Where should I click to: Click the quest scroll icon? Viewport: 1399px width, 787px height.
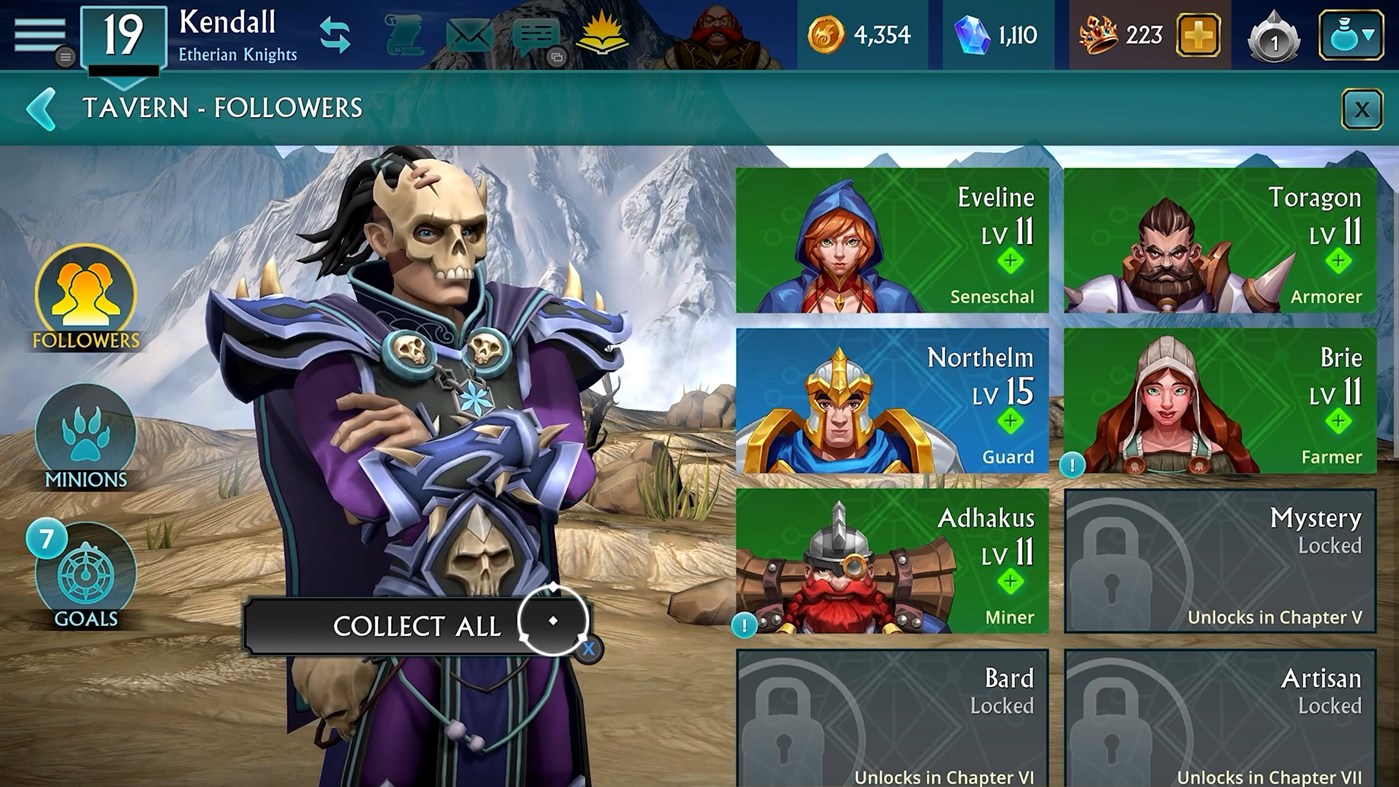tap(403, 33)
